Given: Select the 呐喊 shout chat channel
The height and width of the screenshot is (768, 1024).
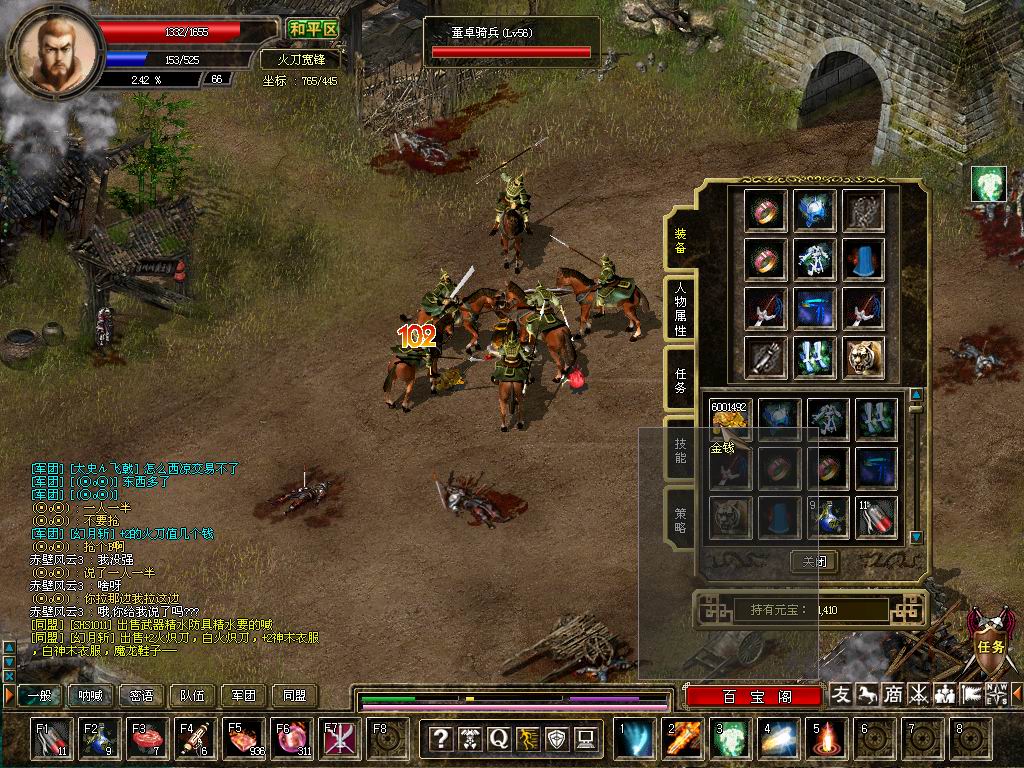Looking at the screenshot, I should pyautogui.click(x=91, y=695).
